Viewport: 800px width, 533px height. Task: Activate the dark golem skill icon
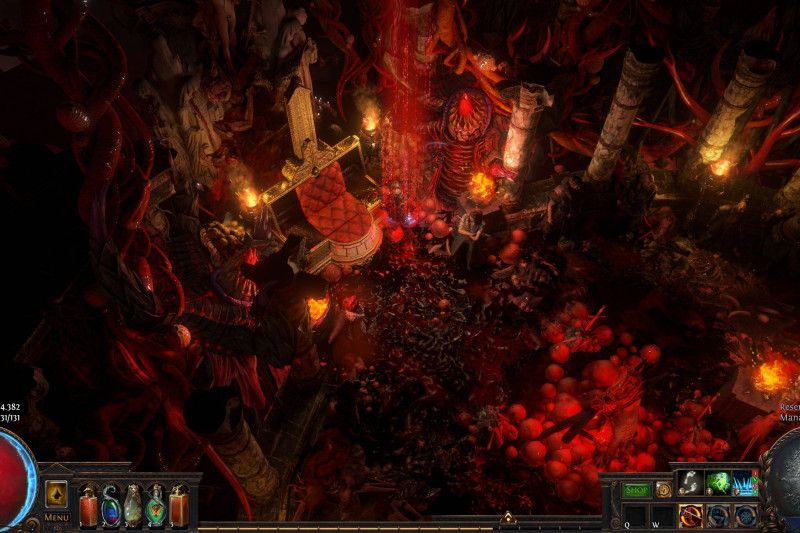tap(718, 516)
